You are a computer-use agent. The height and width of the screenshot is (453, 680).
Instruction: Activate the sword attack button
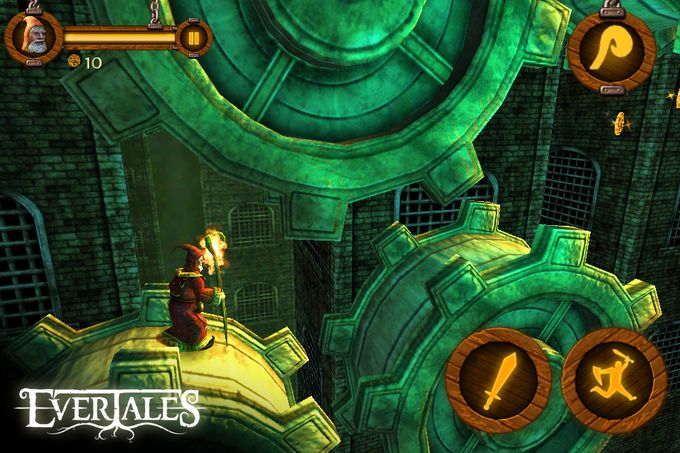(x=497, y=380)
